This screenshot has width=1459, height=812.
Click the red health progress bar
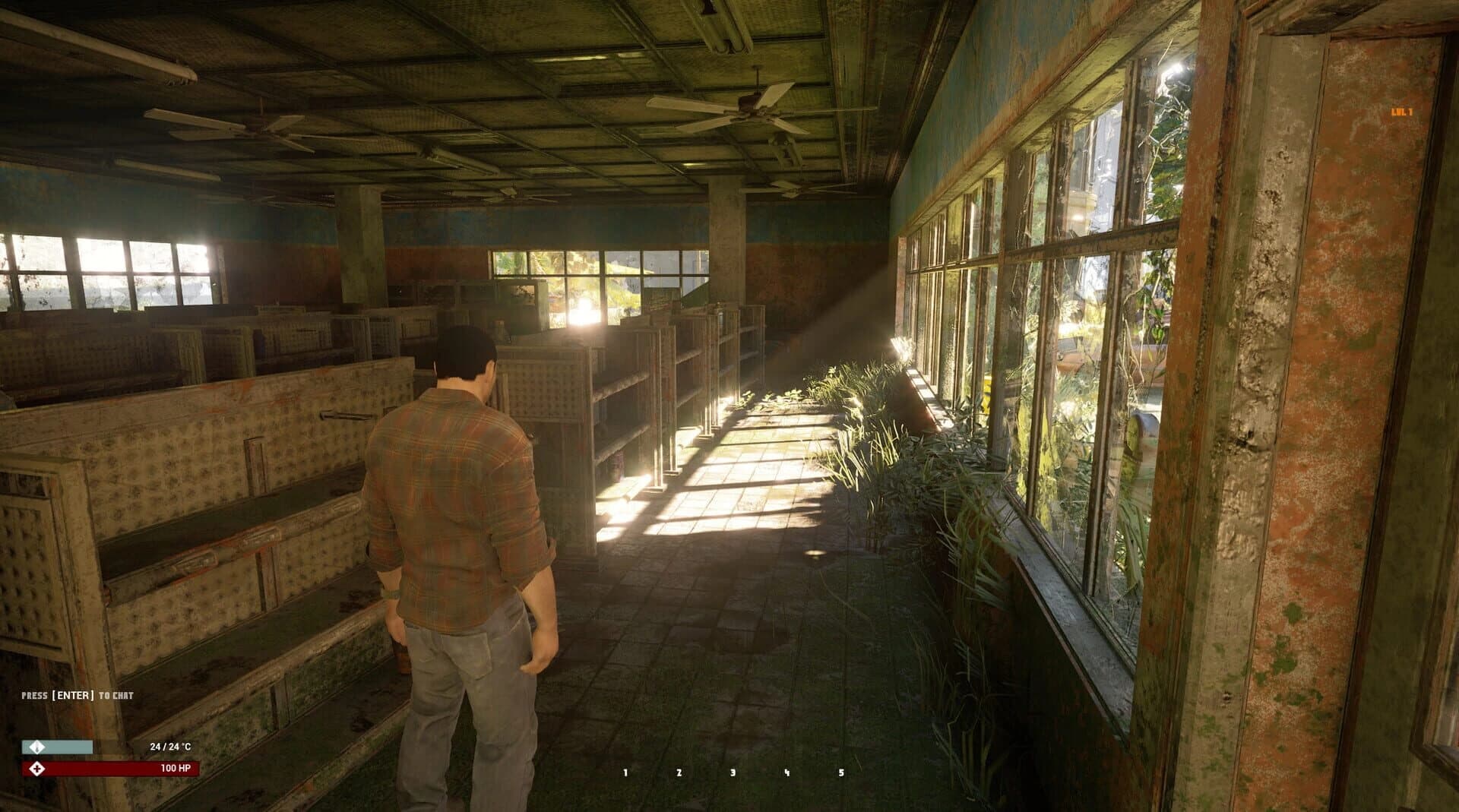pyautogui.click(x=106, y=769)
